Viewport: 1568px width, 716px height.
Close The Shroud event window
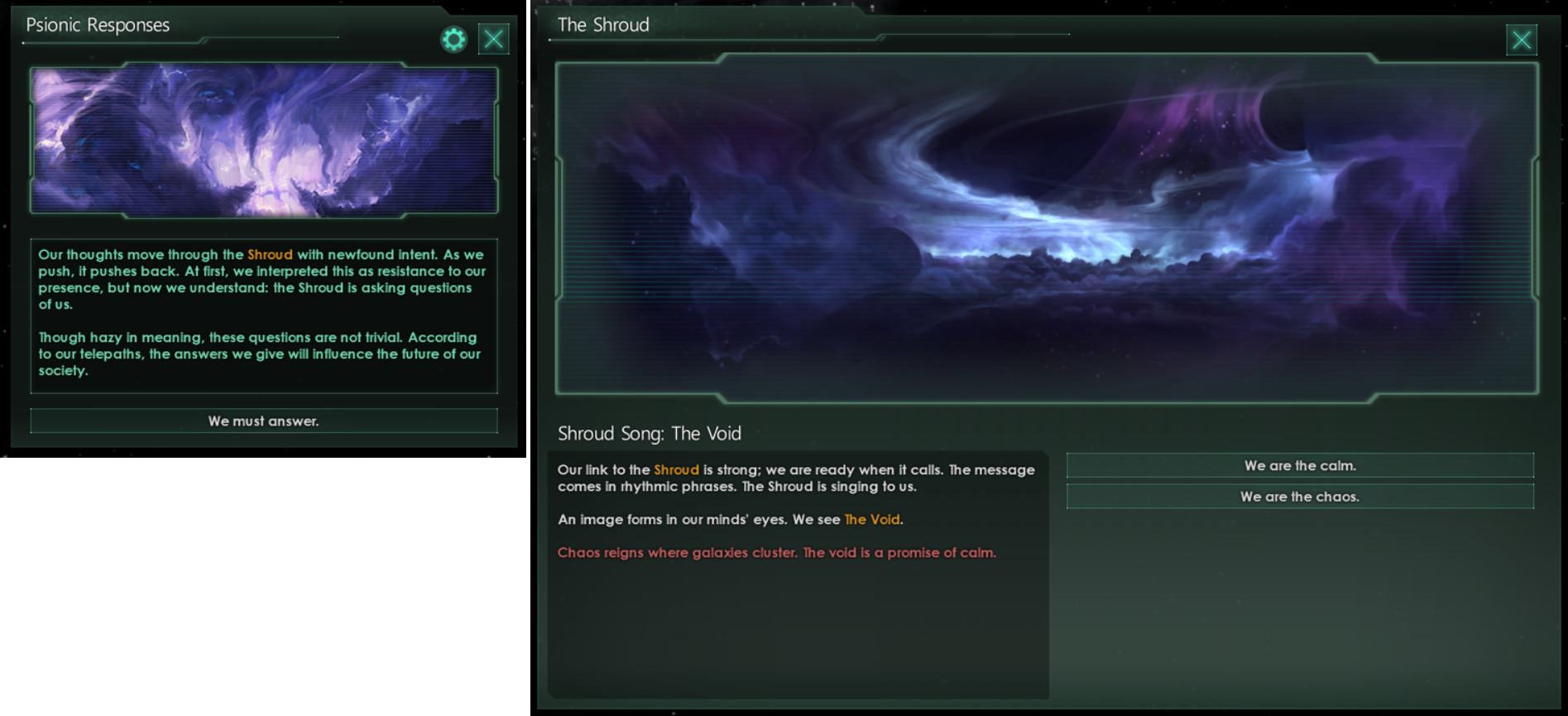(1521, 39)
